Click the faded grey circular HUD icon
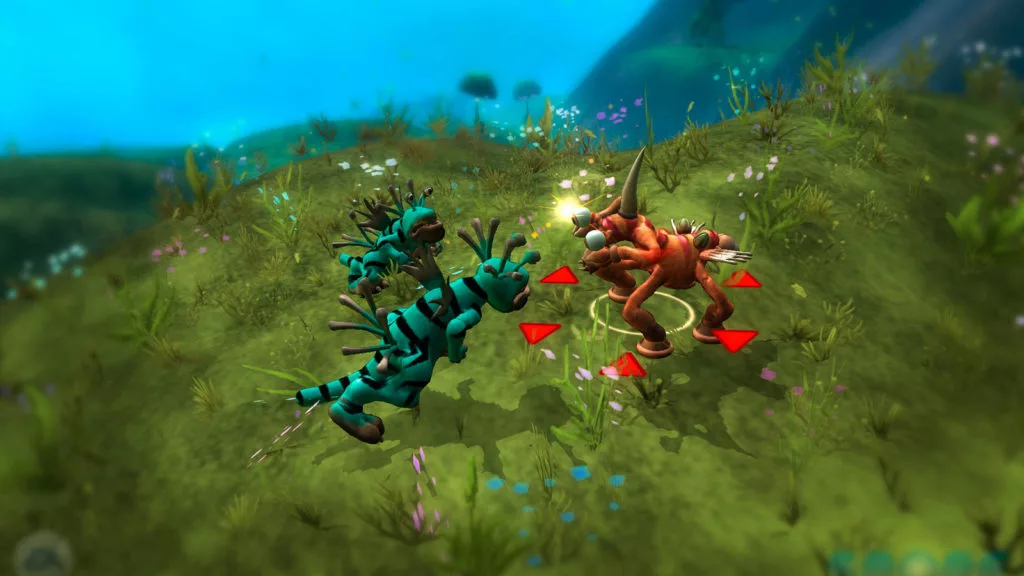This screenshot has height=576, width=1024. tap(42, 553)
